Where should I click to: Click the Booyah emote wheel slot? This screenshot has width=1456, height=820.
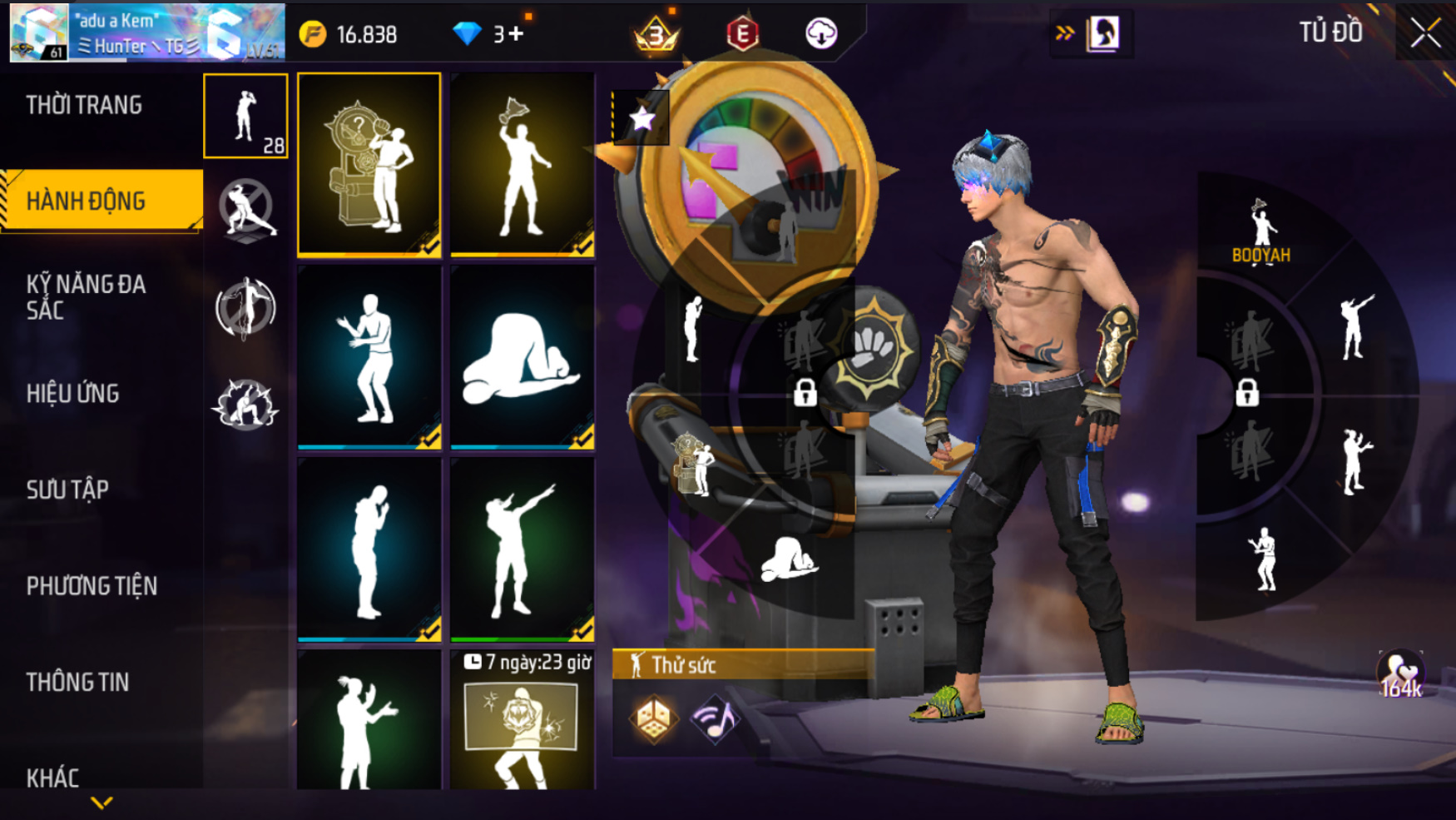click(1261, 231)
